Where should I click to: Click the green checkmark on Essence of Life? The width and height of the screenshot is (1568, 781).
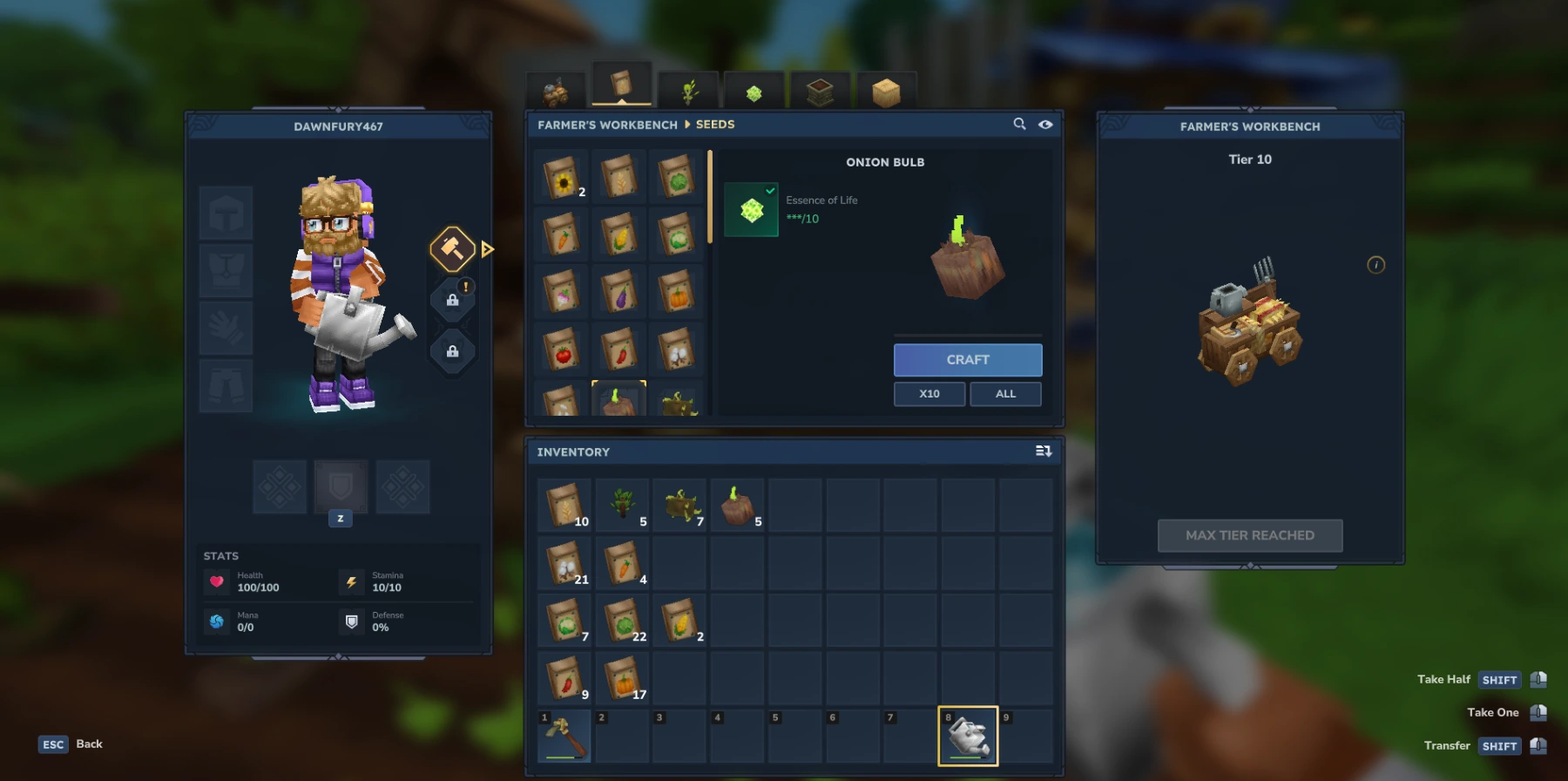click(x=768, y=189)
